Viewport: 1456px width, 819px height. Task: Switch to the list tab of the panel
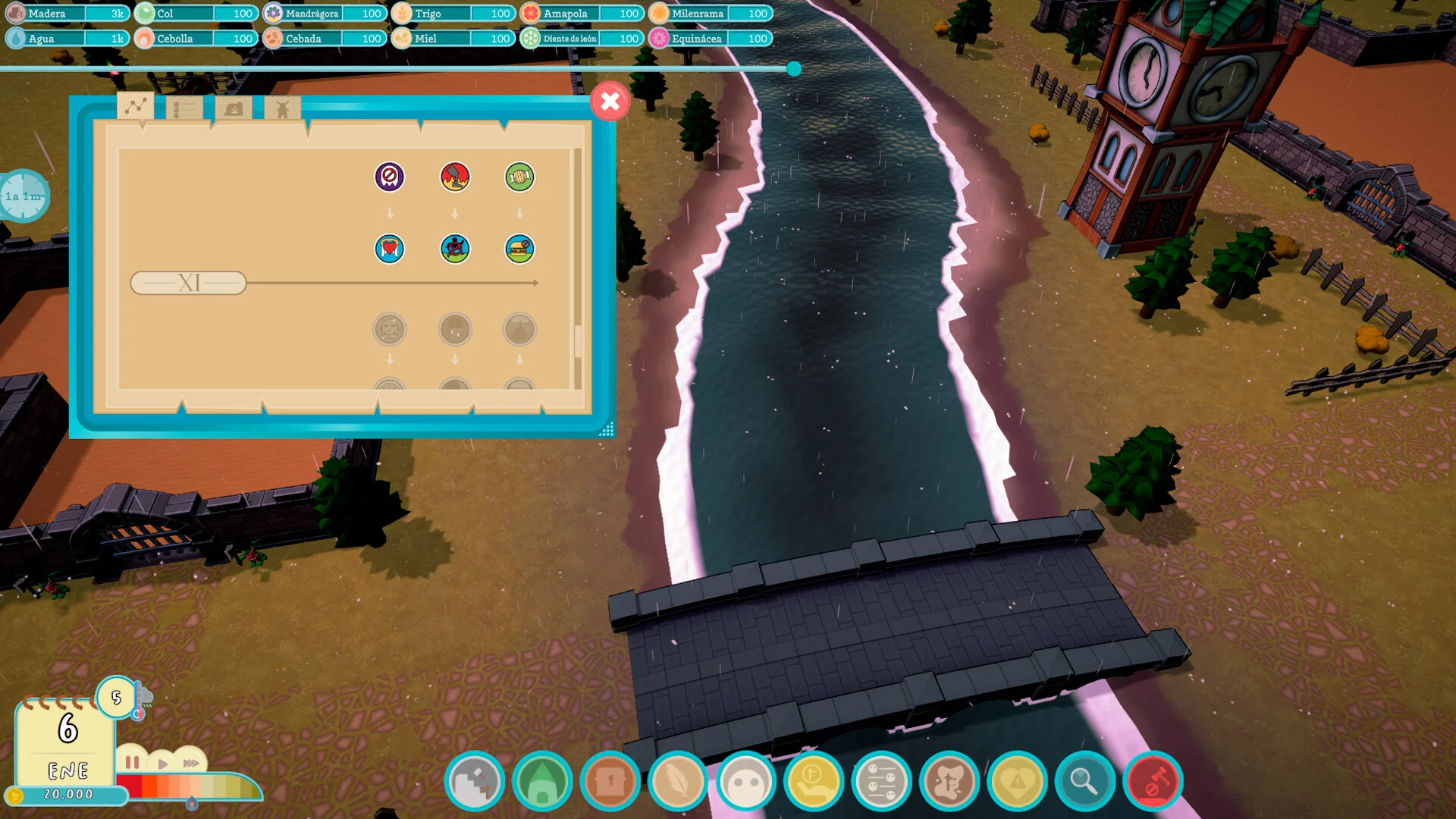(184, 109)
